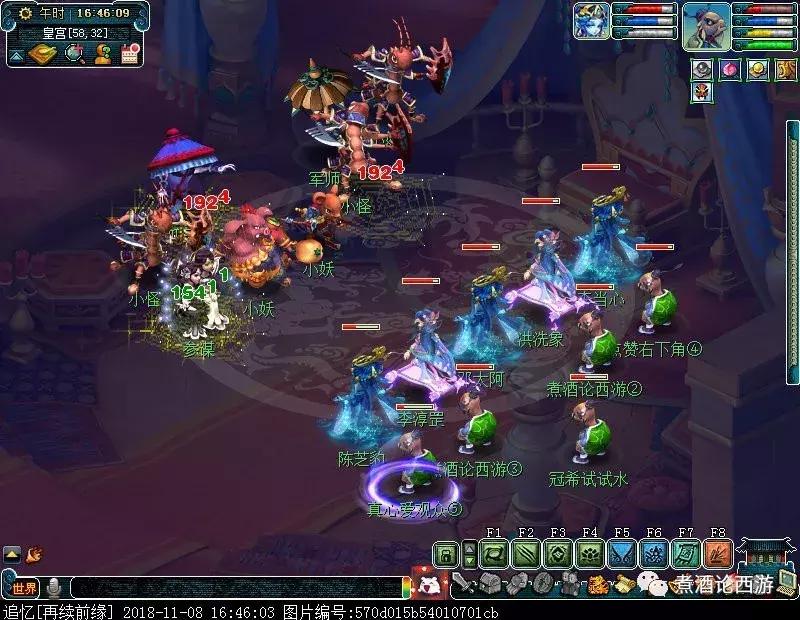Click the help icon with question mark

[101, 54]
